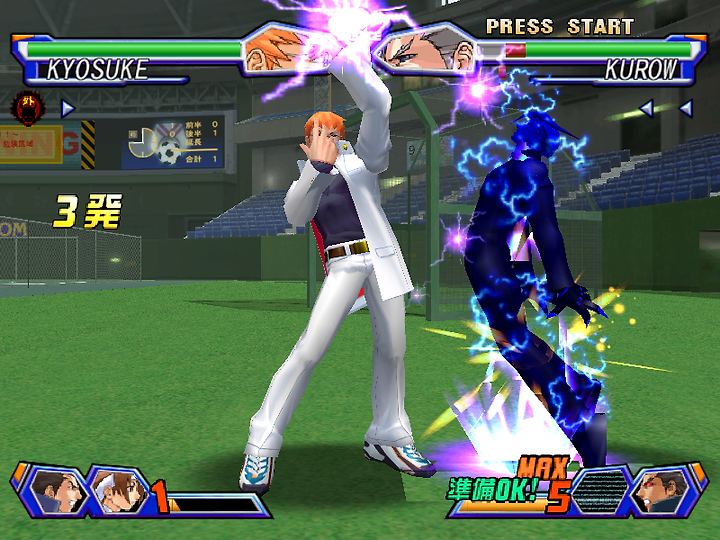The height and width of the screenshot is (540, 720).
Task: Select the red-faced partner portrait
Action: click(660, 491)
